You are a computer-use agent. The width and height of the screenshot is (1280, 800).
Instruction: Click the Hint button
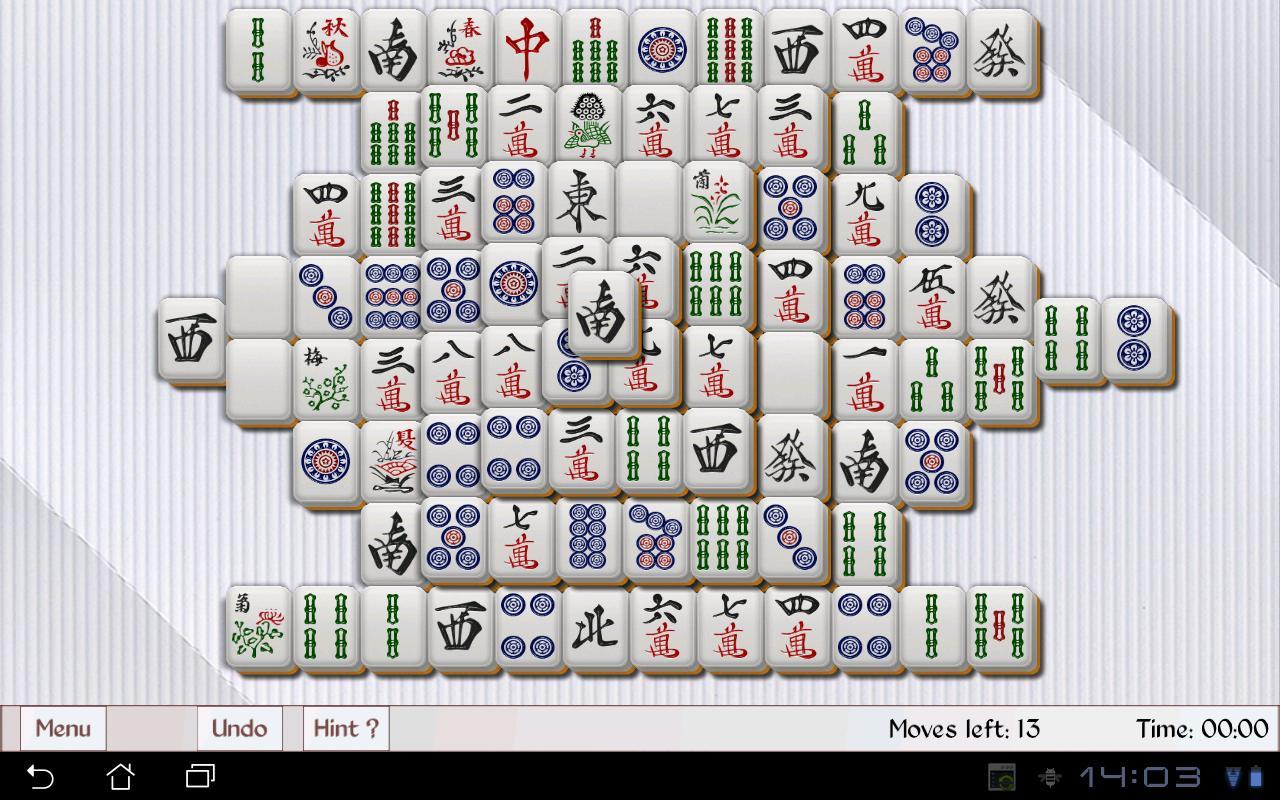click(345, 728)
